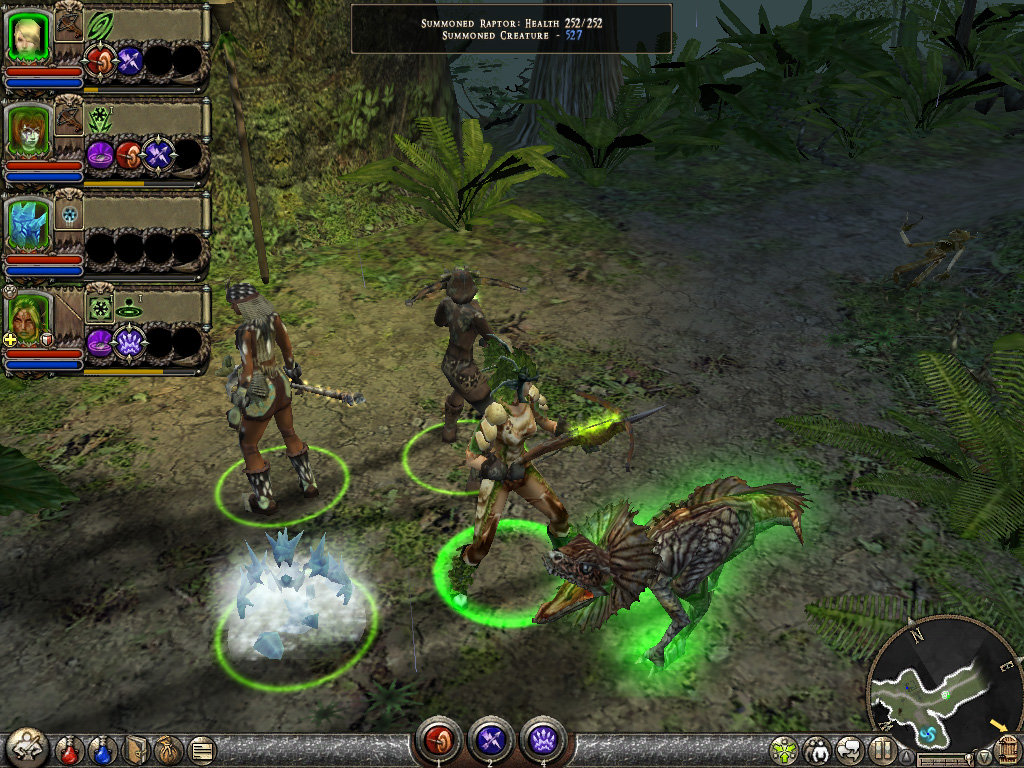Select the blonde-haired party member portrait
This screenshot has height=768, width=1024.
tap(29, 35)
